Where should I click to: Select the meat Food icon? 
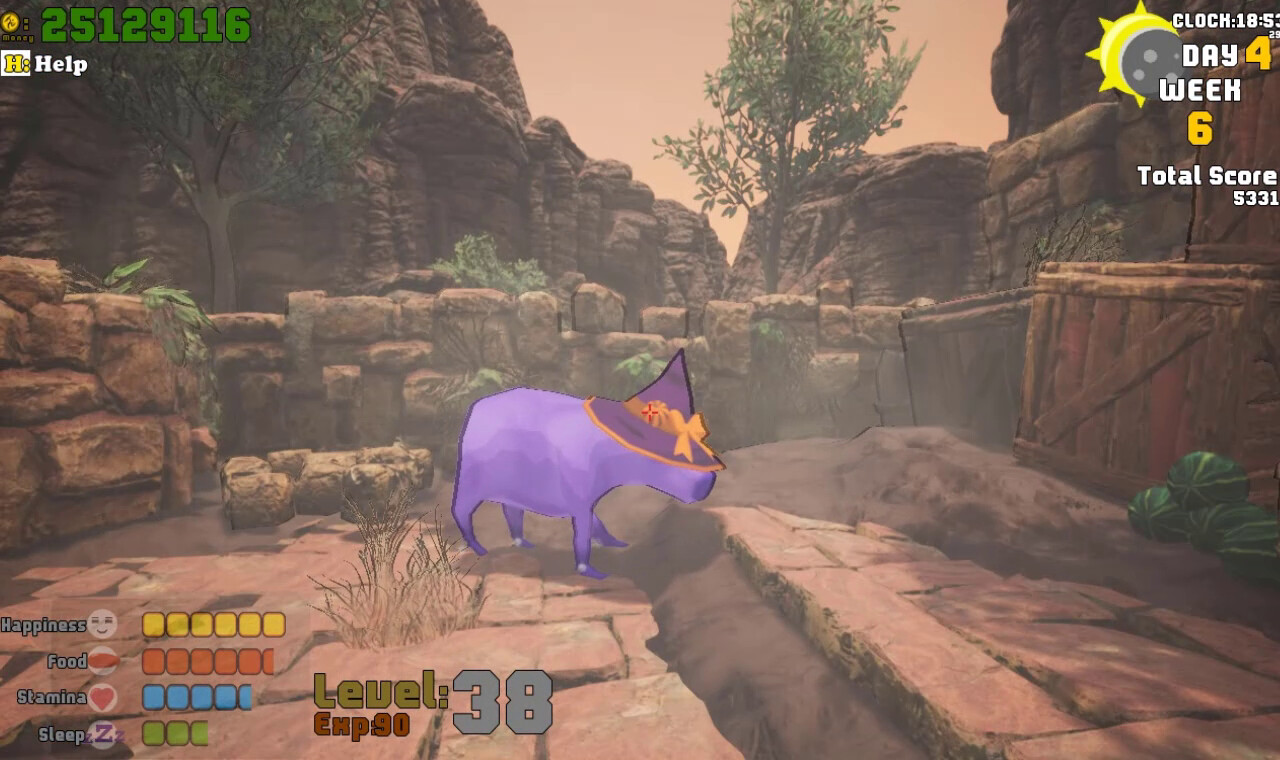coord(103,660)
